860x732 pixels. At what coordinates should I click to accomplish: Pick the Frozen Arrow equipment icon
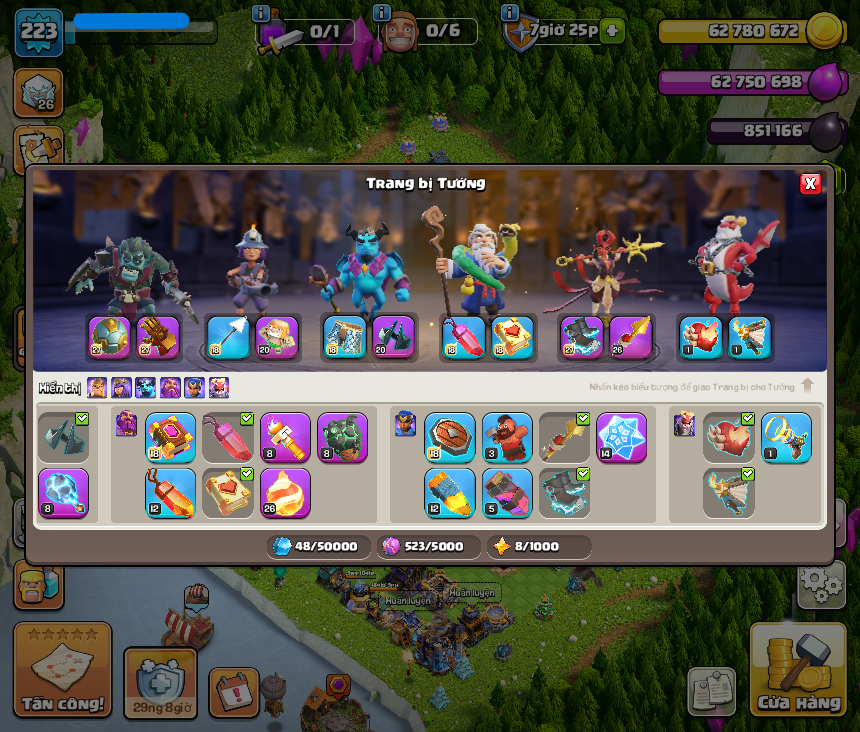coord(228,338)
